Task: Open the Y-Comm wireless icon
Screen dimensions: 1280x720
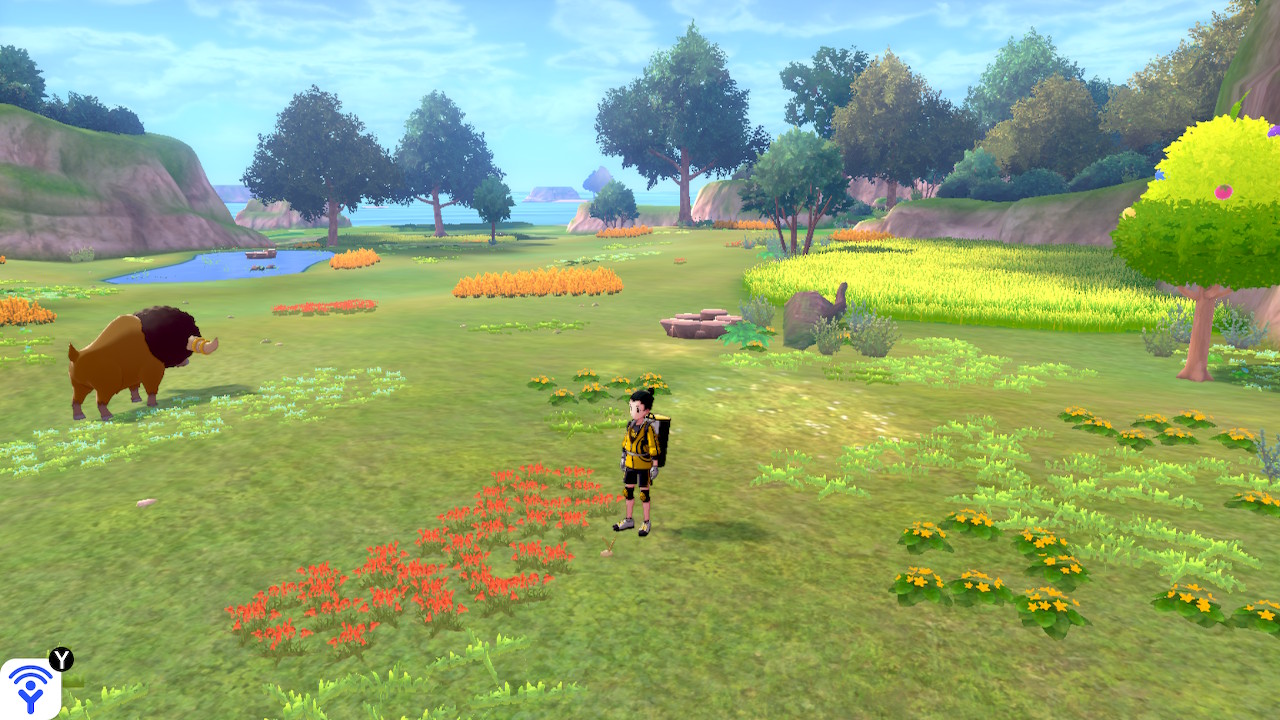Action: click(30, 689)
